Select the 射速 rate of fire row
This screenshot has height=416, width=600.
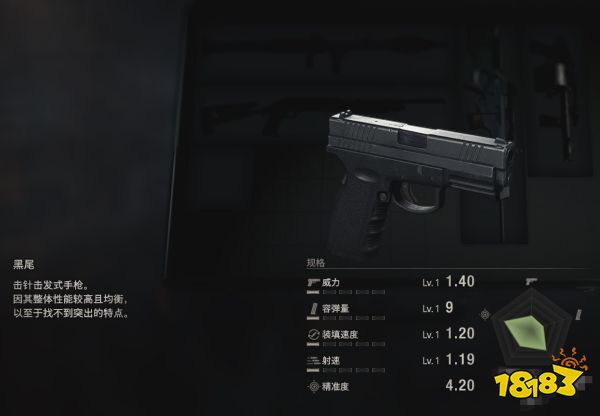tap(390, 358)
